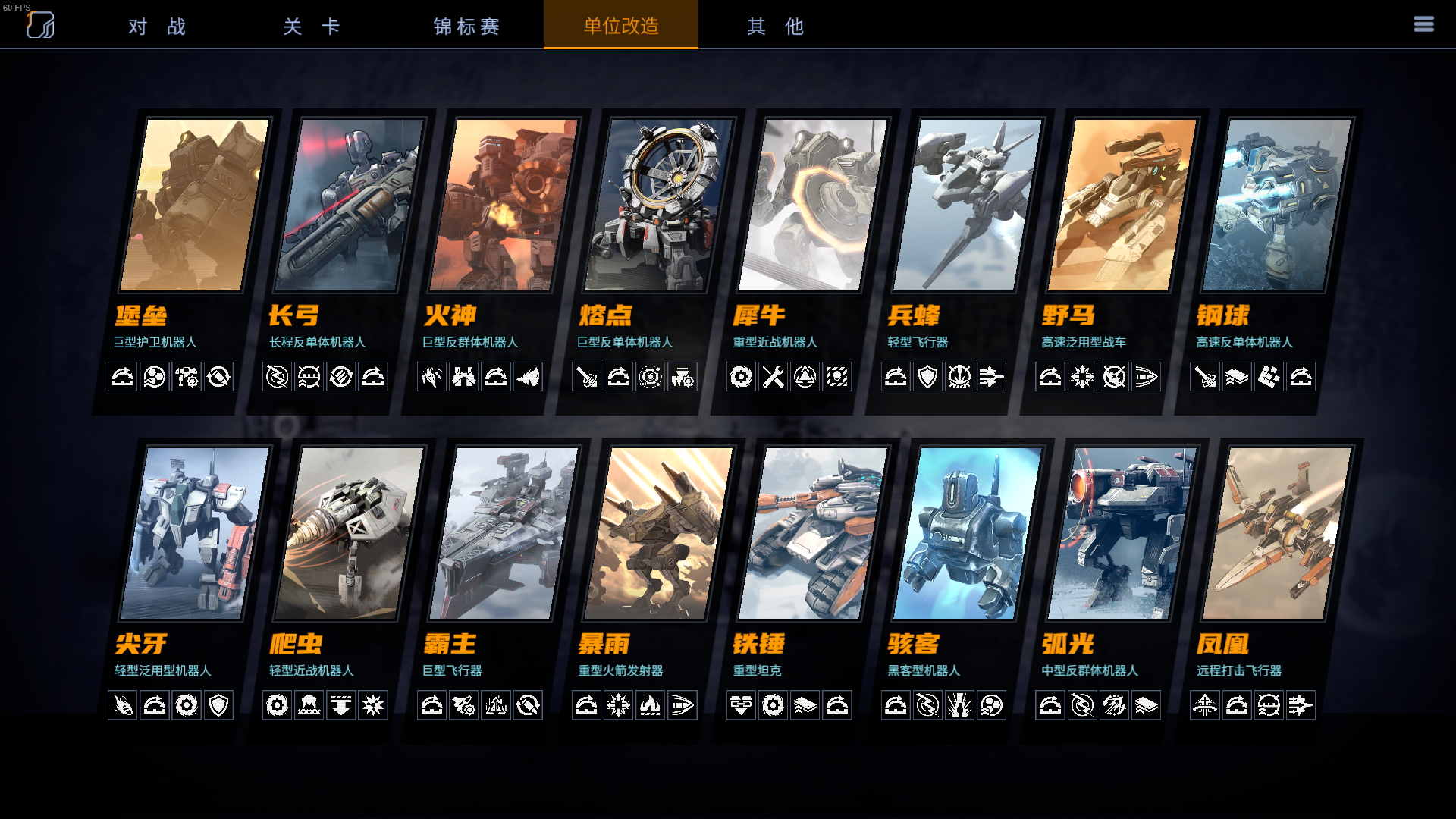Click the rocket-and-gear tech icon under 霸主

pos(463,705)
